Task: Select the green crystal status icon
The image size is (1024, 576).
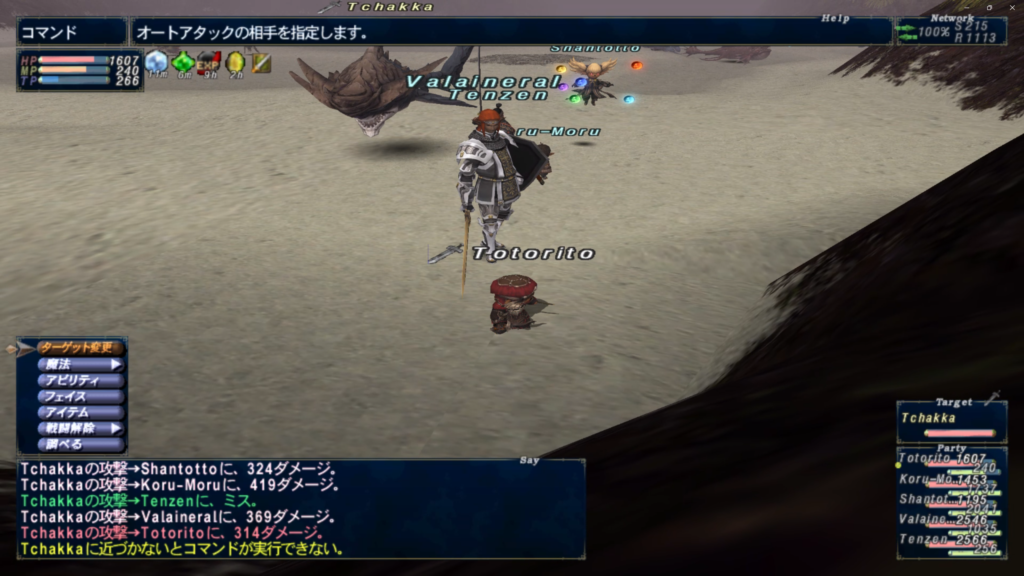Action: point(182,63)
